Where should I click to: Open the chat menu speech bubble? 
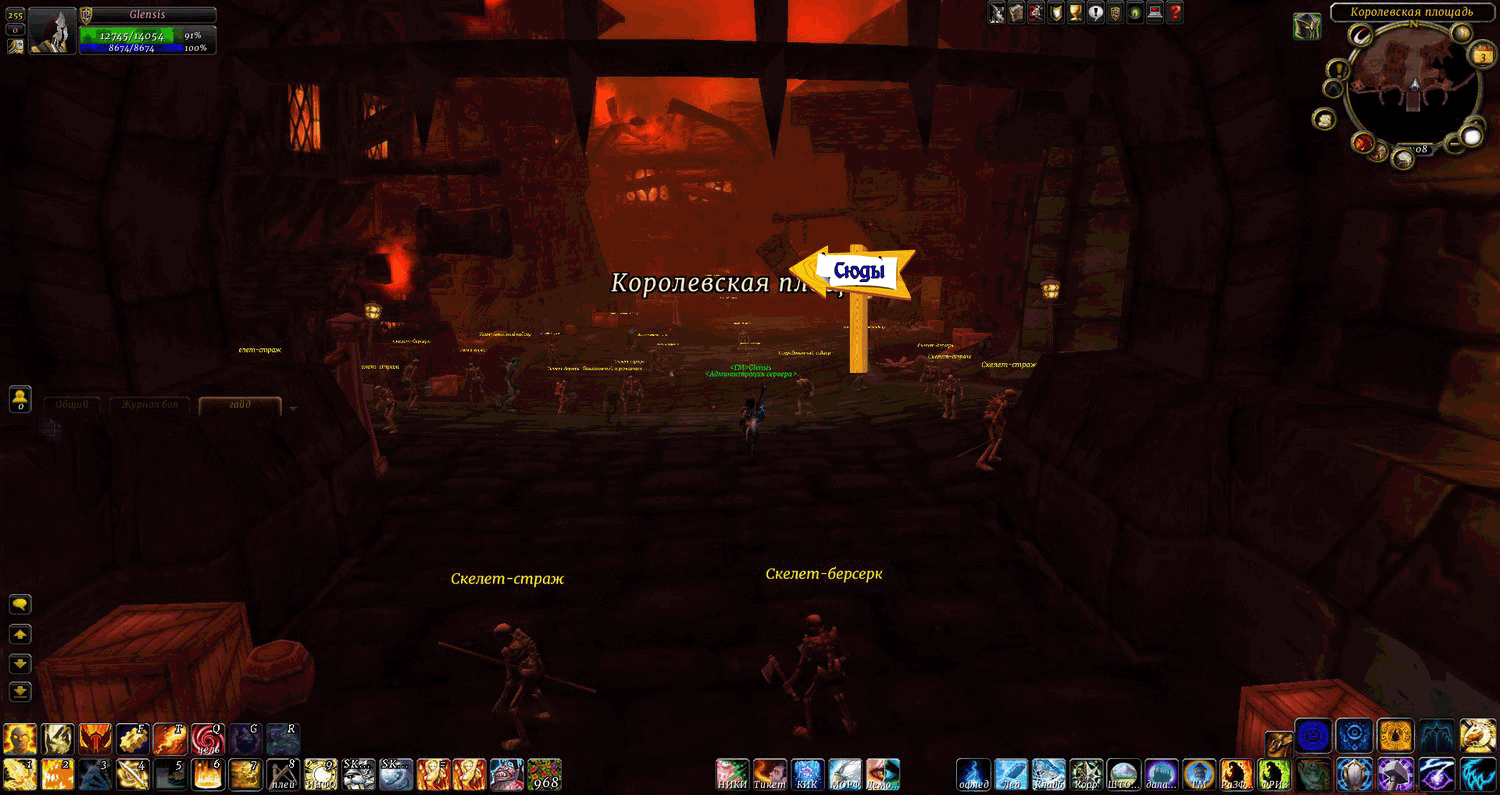click(18, 603)
